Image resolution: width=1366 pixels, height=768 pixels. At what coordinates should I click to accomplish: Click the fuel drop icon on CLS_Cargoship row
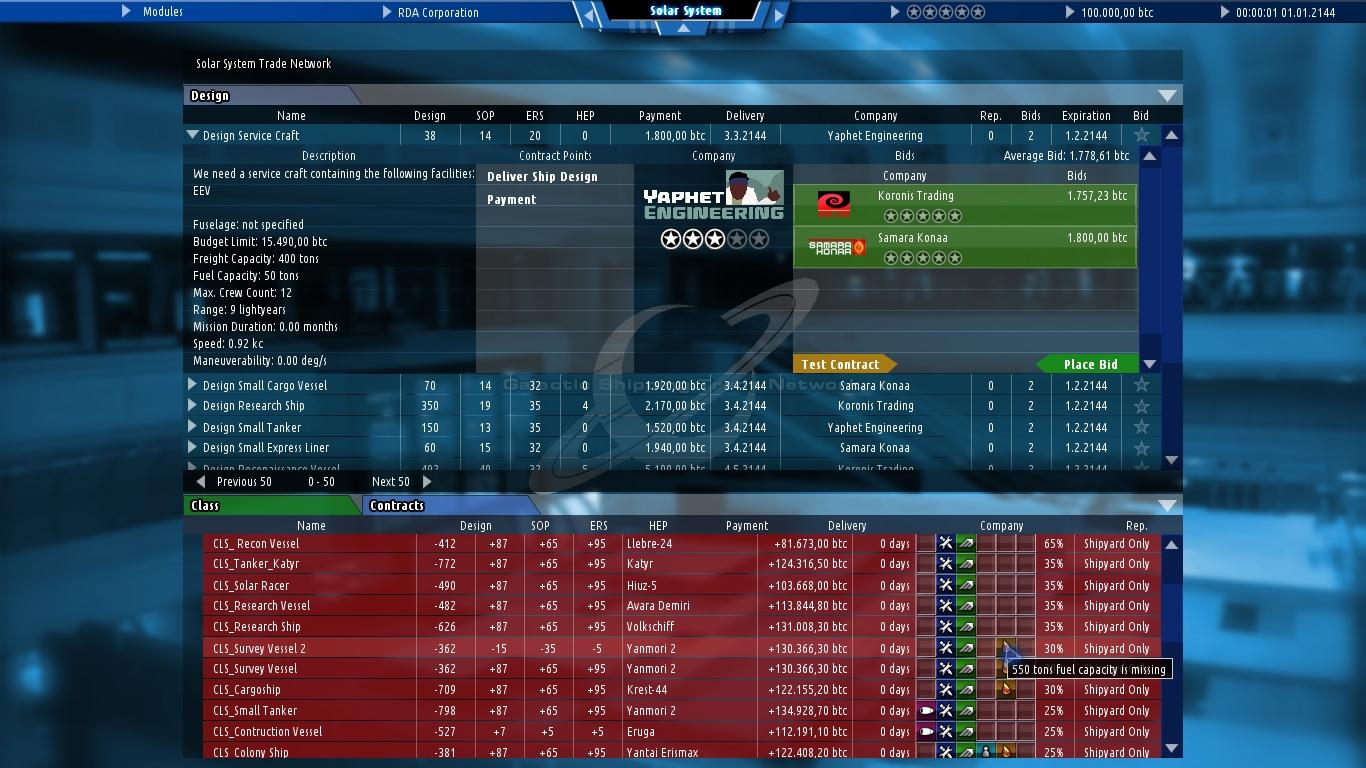coord(1004,689)
